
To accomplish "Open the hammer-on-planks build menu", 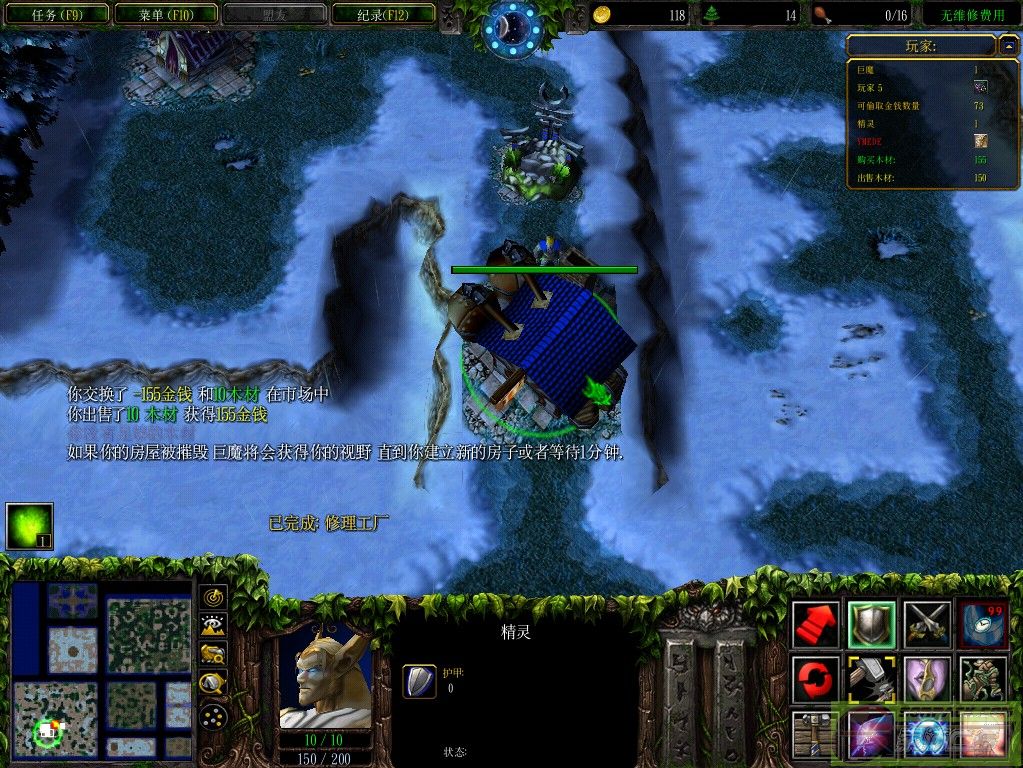I will click(x=816, y=733).
